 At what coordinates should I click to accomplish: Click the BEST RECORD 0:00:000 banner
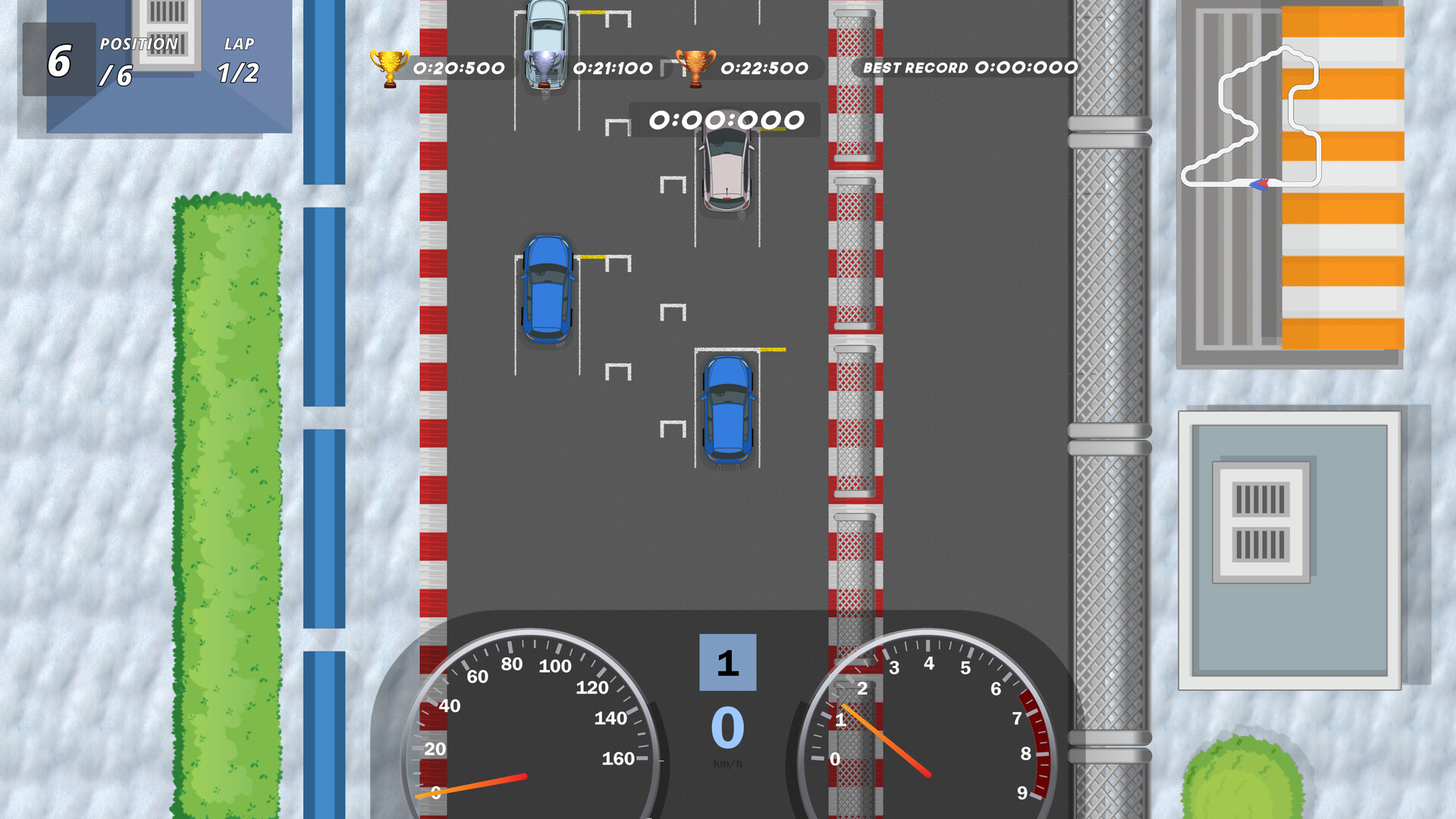click(x=971, y=67)
